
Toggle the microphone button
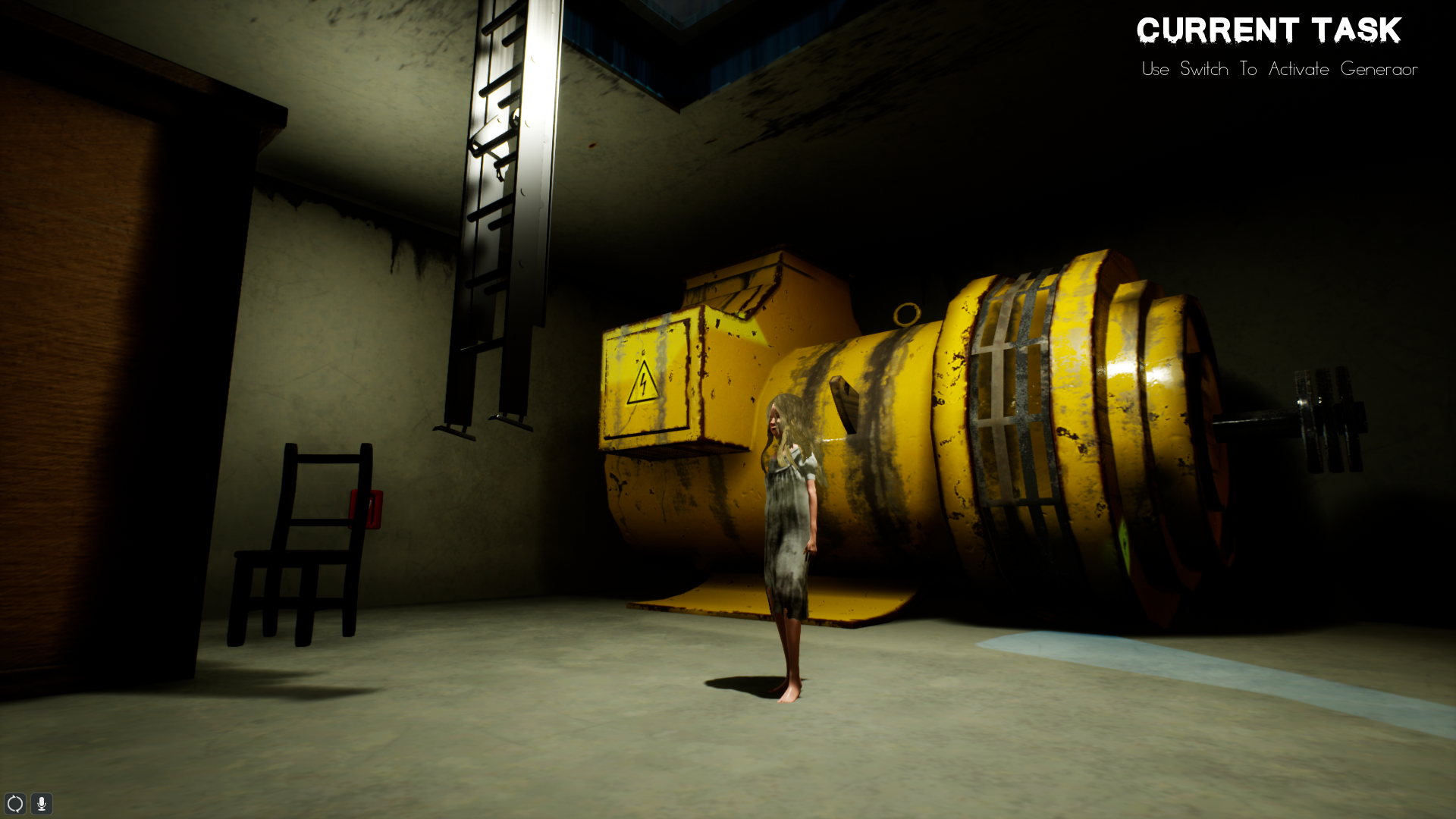click(x=42, y=804)
